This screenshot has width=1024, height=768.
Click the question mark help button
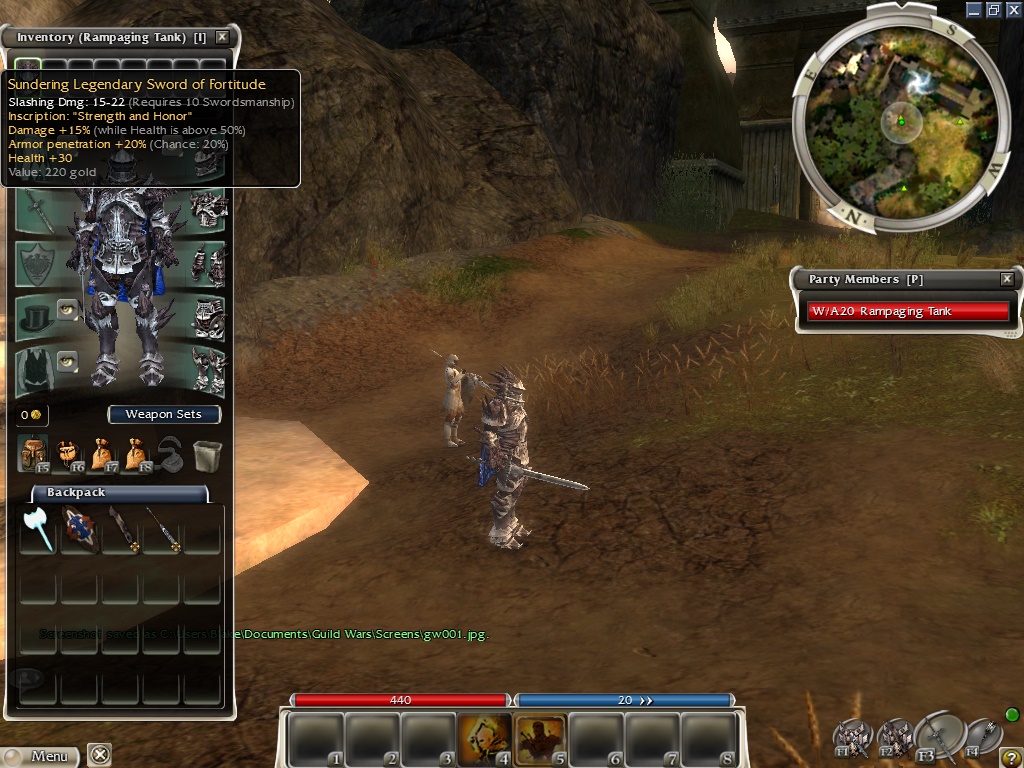coord(1011,756)
